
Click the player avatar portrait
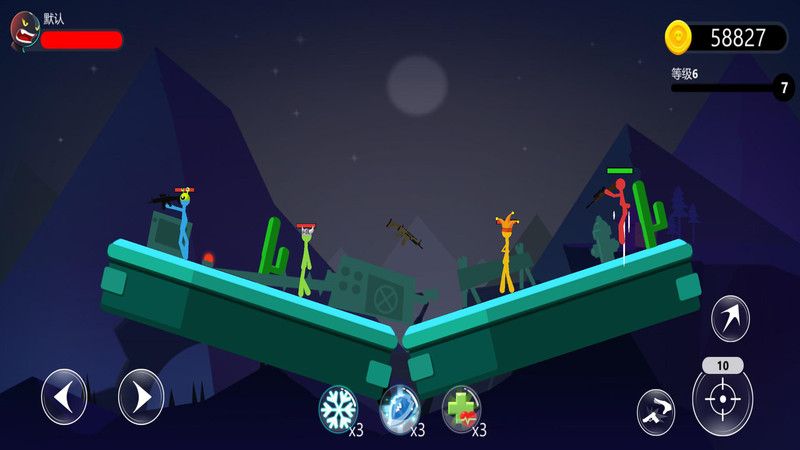click(x=24, y=32)
